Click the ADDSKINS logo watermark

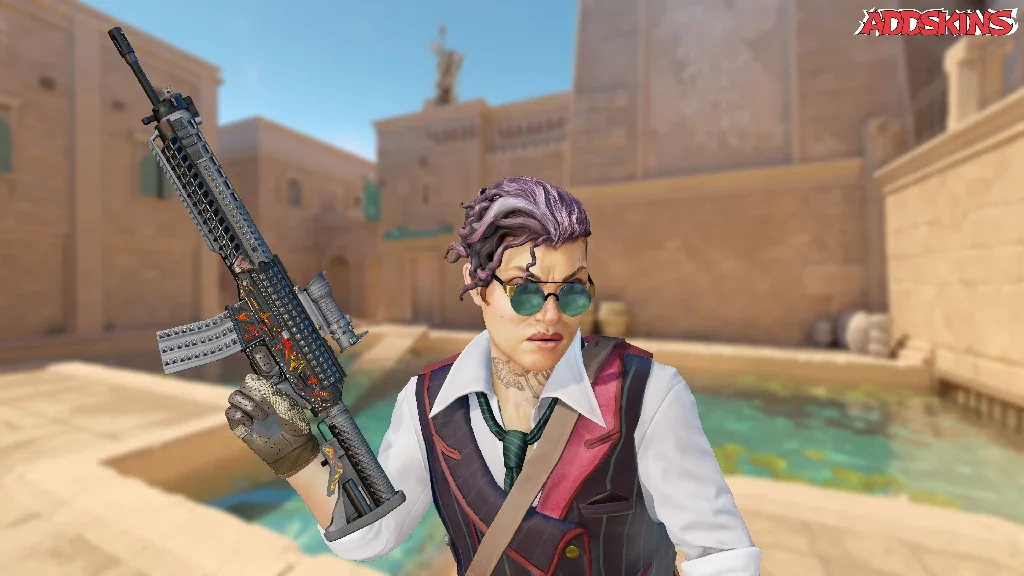(x=936, y=22)
